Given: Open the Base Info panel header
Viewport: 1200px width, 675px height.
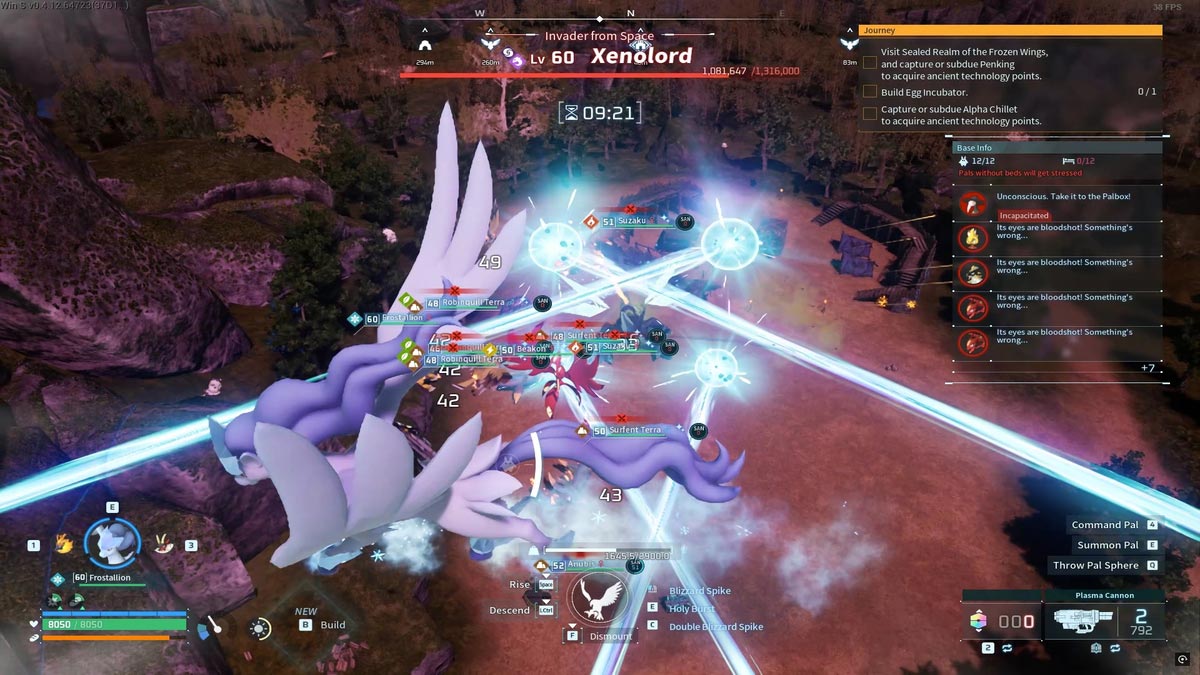Looking at the screenshot, I should click(x=1056, y=148).
